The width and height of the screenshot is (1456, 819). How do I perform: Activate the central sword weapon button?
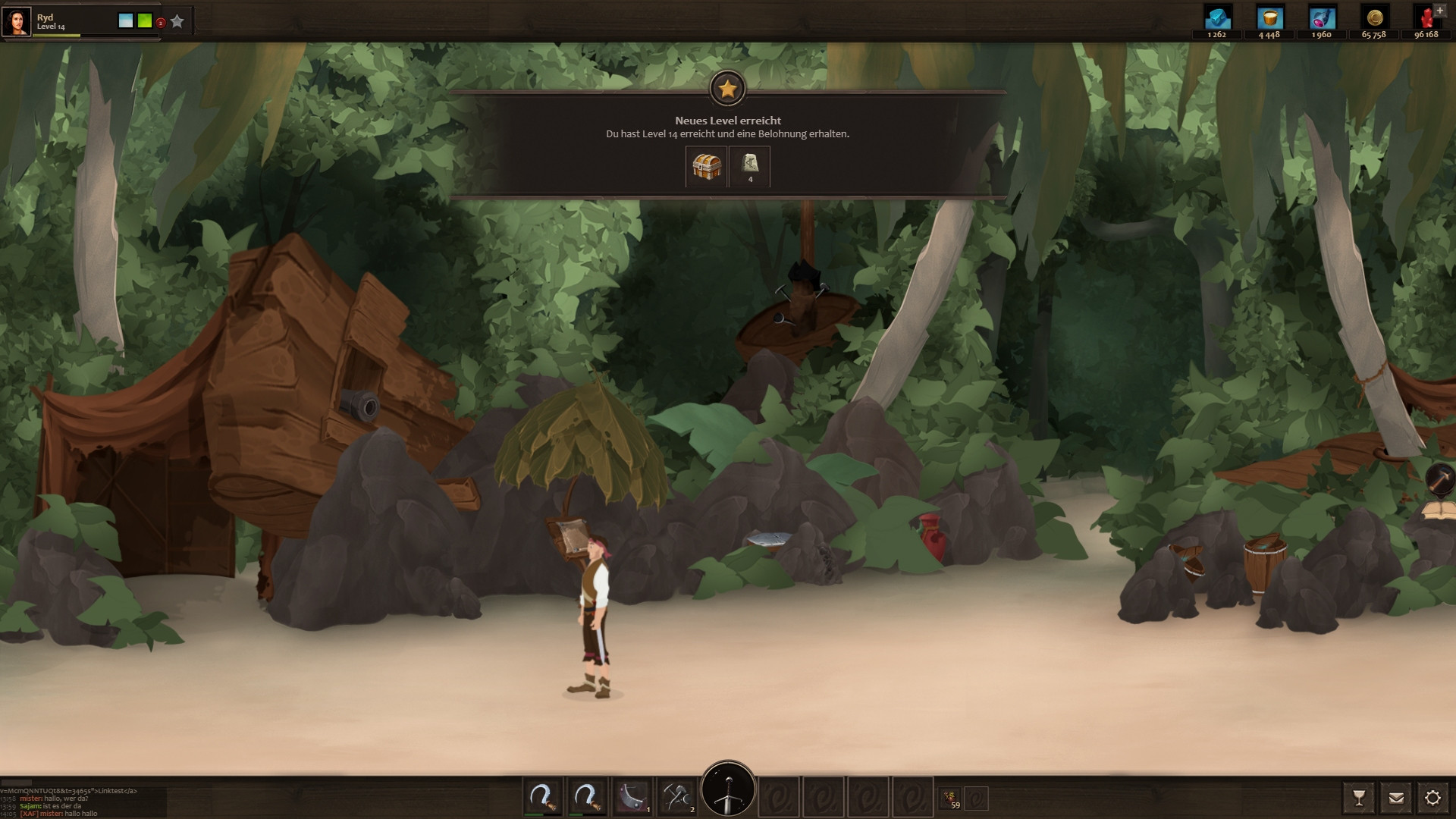point(728,790)
